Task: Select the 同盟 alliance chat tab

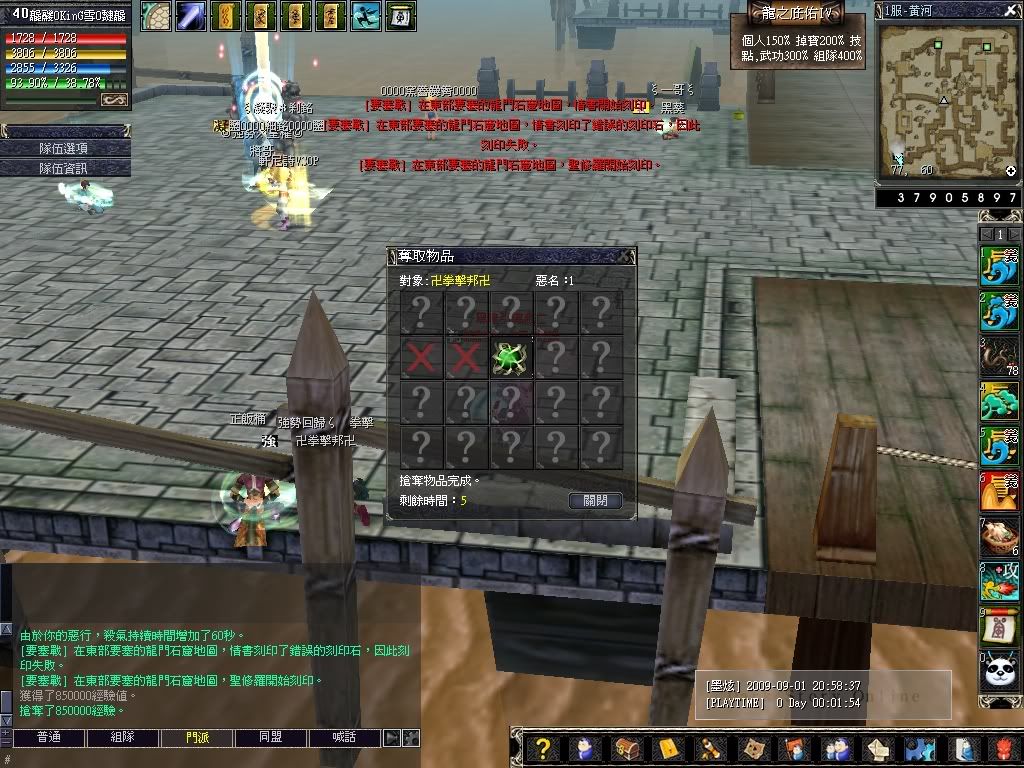Action: pos(271,738)
